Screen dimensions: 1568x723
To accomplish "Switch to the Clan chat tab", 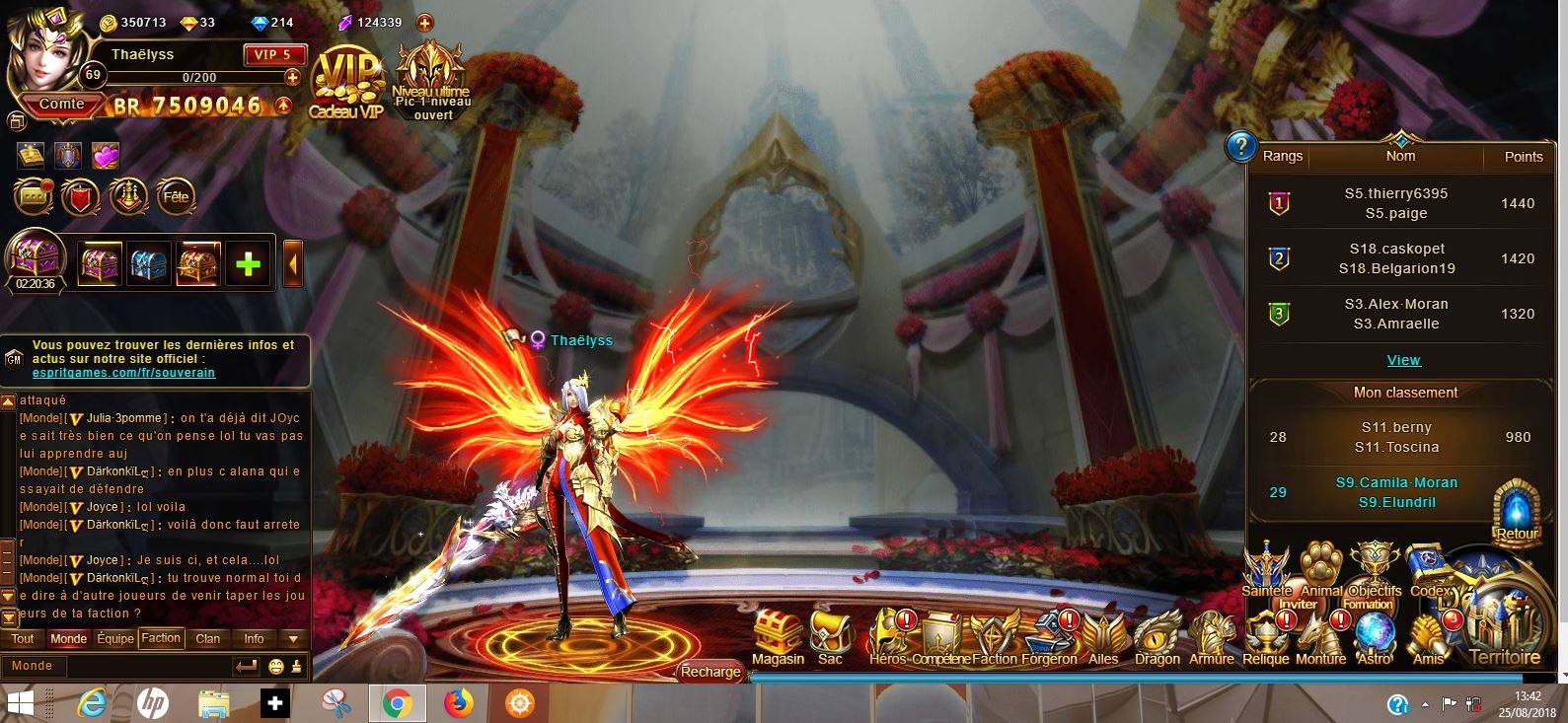I will point(208,638).
